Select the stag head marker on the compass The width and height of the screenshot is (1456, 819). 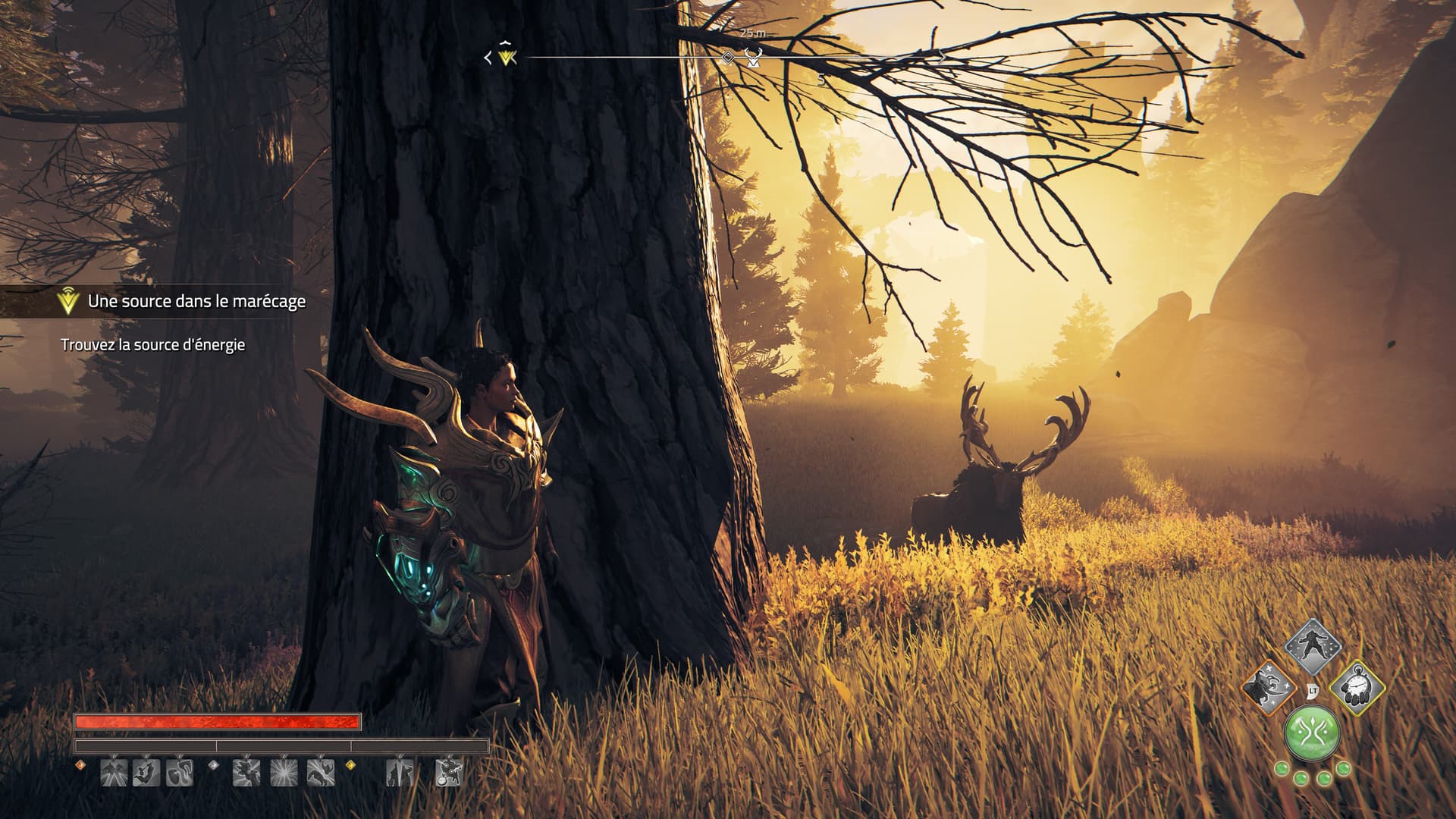(753, 58)
